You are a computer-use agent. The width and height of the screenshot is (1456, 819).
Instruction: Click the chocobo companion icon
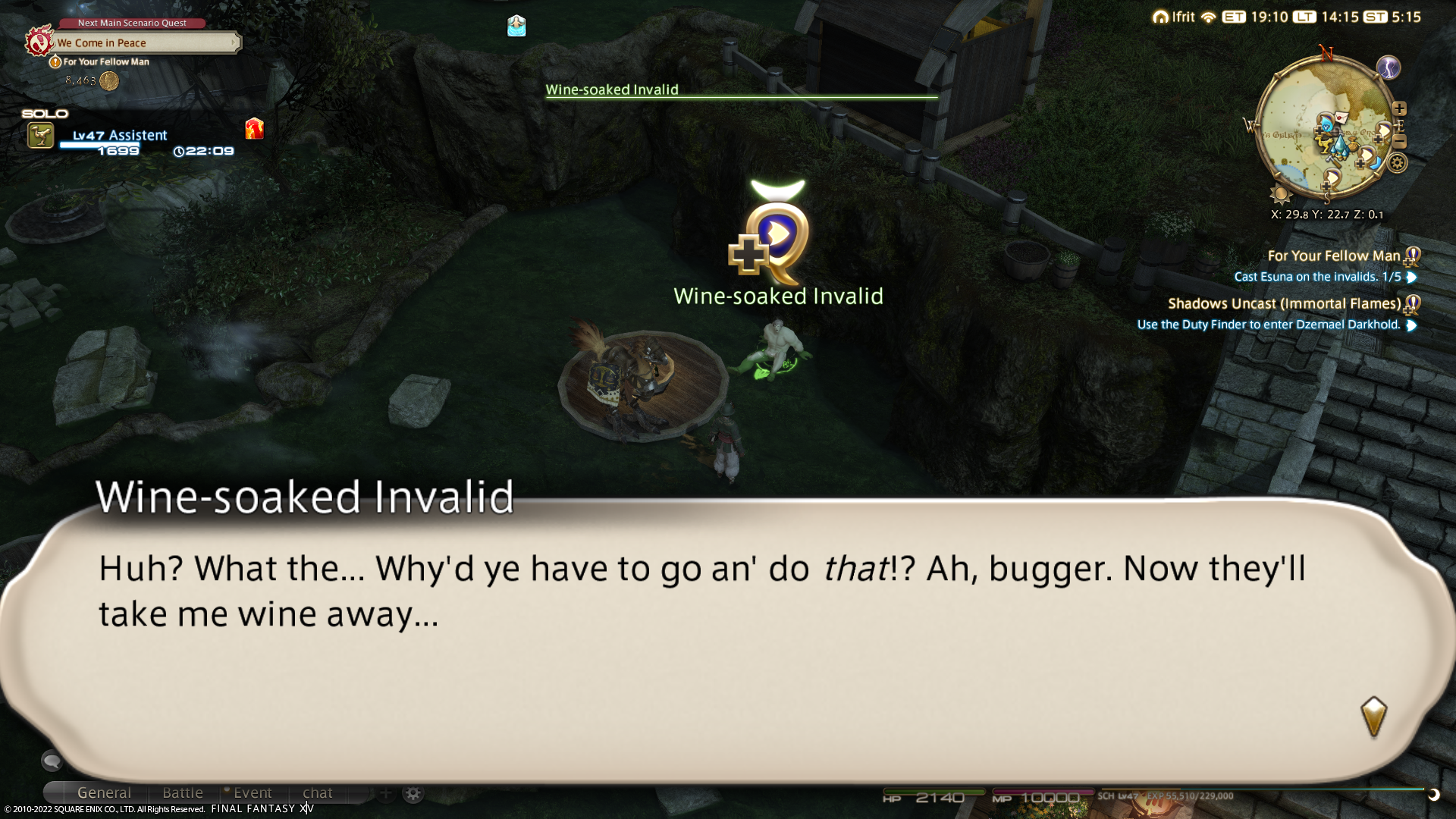(41, 136)
